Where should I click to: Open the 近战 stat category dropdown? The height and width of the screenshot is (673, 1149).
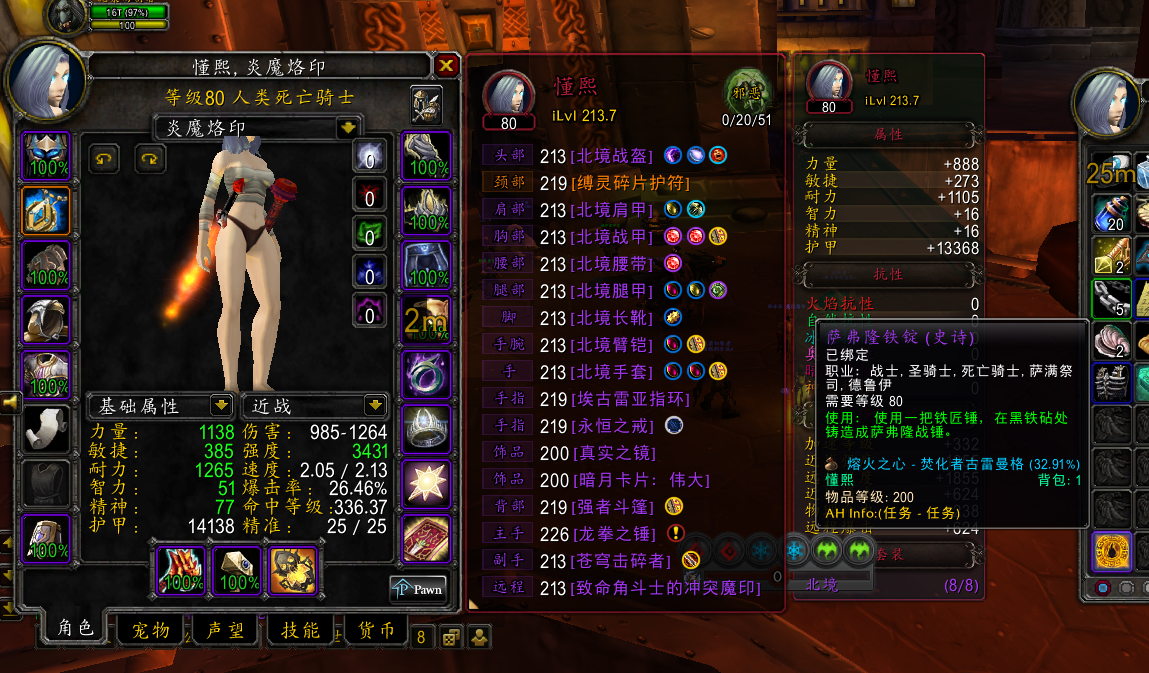(x=375, y=406)
